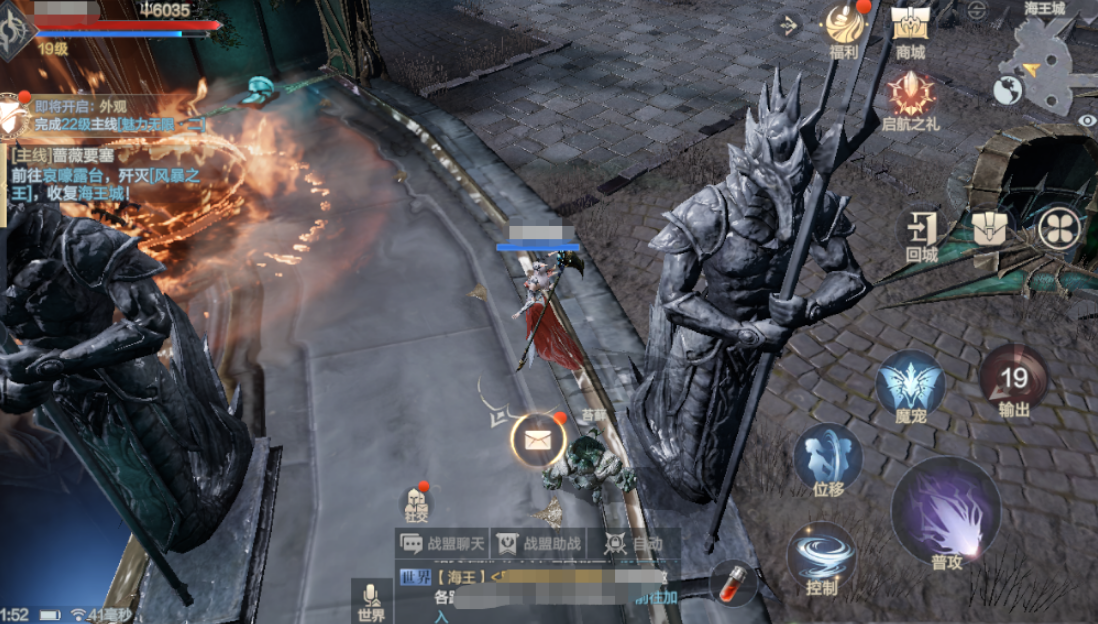This screenshot has width=1098, height=624.
Task: Toggle 自动 auto-battle mode
Action: pyautogui.click(x=636, y=543)
